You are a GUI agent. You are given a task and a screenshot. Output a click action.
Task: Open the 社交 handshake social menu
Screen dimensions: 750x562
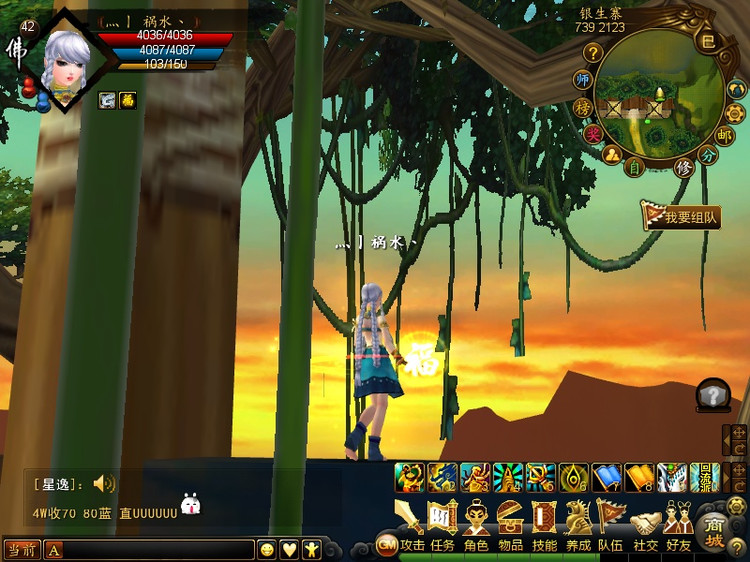tap(645, 523)
